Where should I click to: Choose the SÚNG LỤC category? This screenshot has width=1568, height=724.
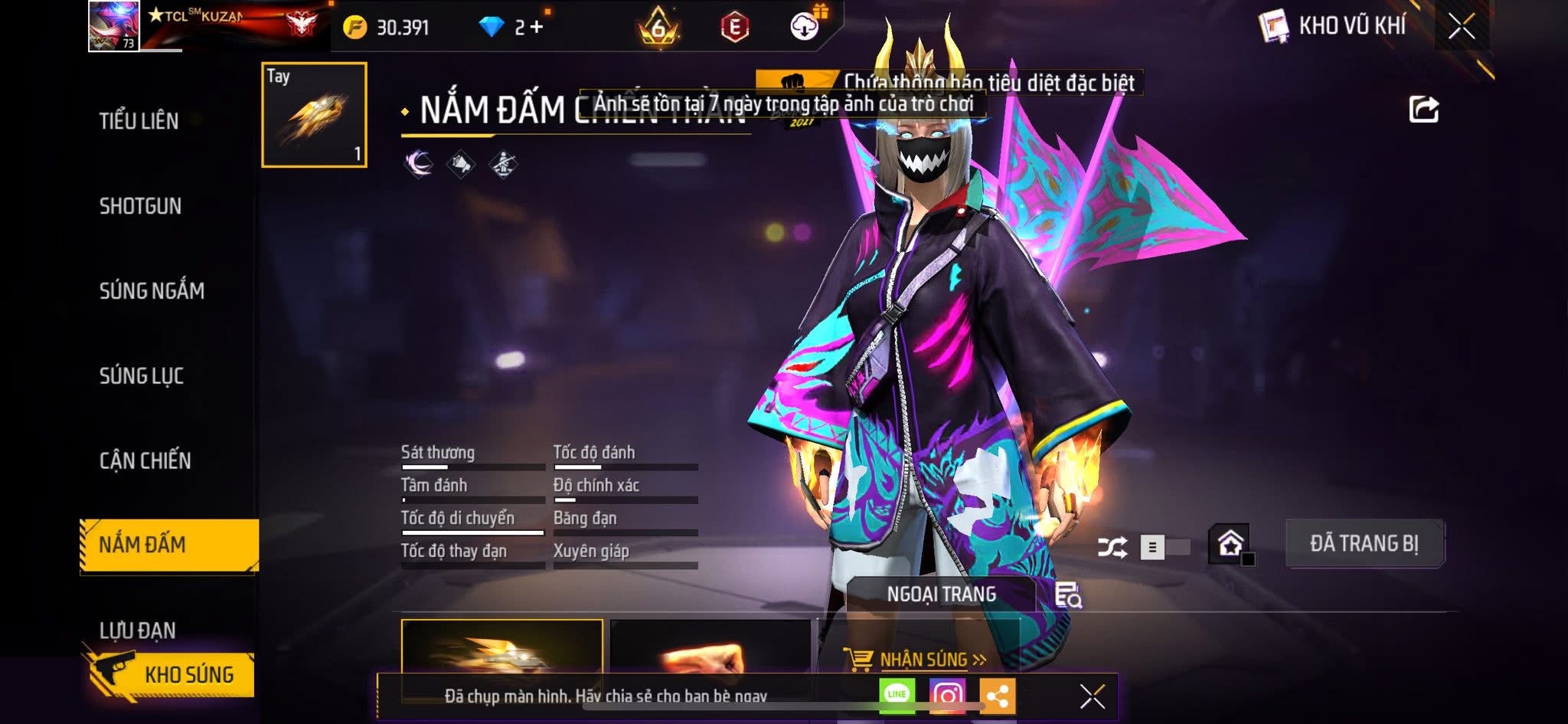tap(142, 376)
